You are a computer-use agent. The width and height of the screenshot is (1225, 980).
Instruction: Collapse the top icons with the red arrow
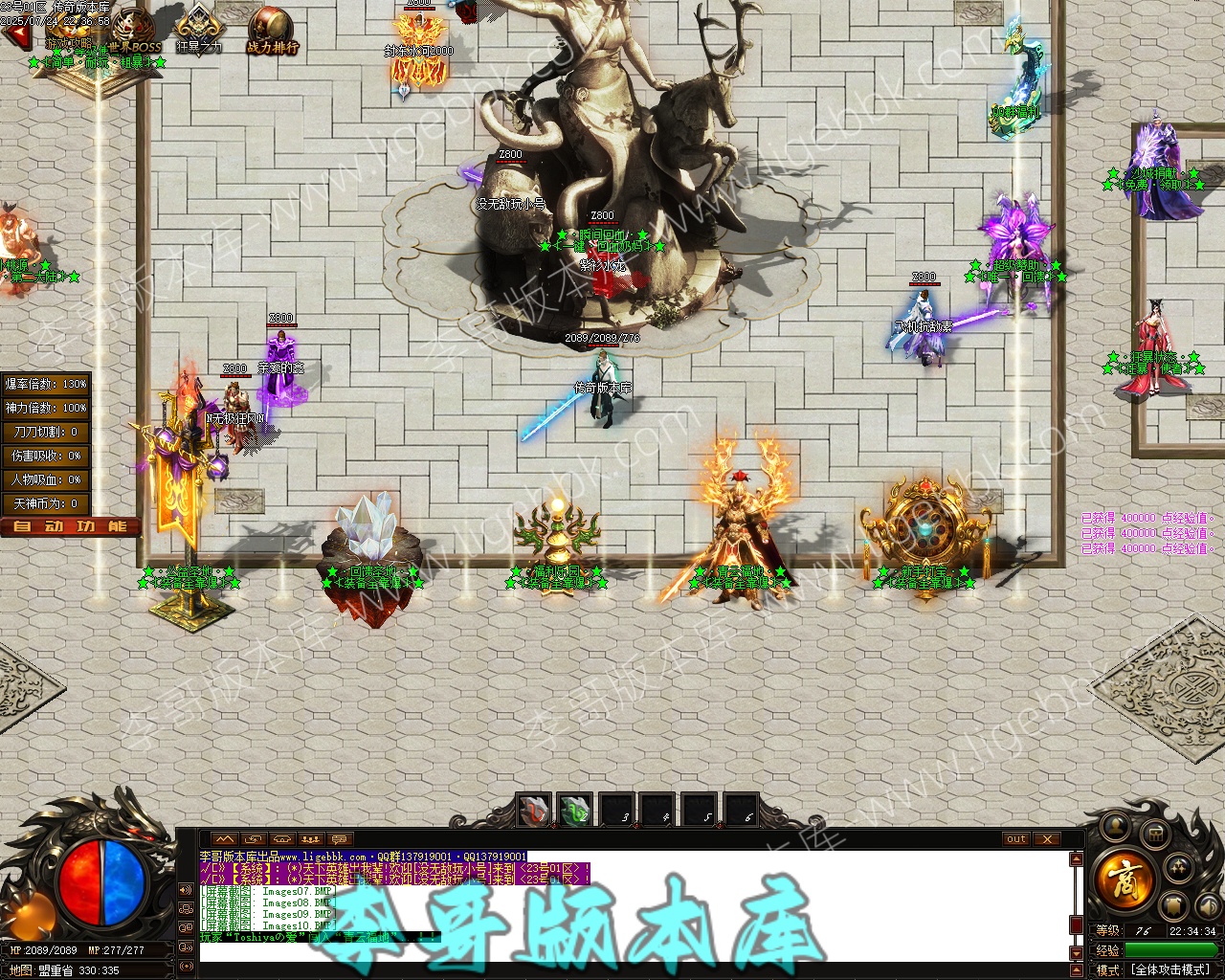(x=15, y=36)
